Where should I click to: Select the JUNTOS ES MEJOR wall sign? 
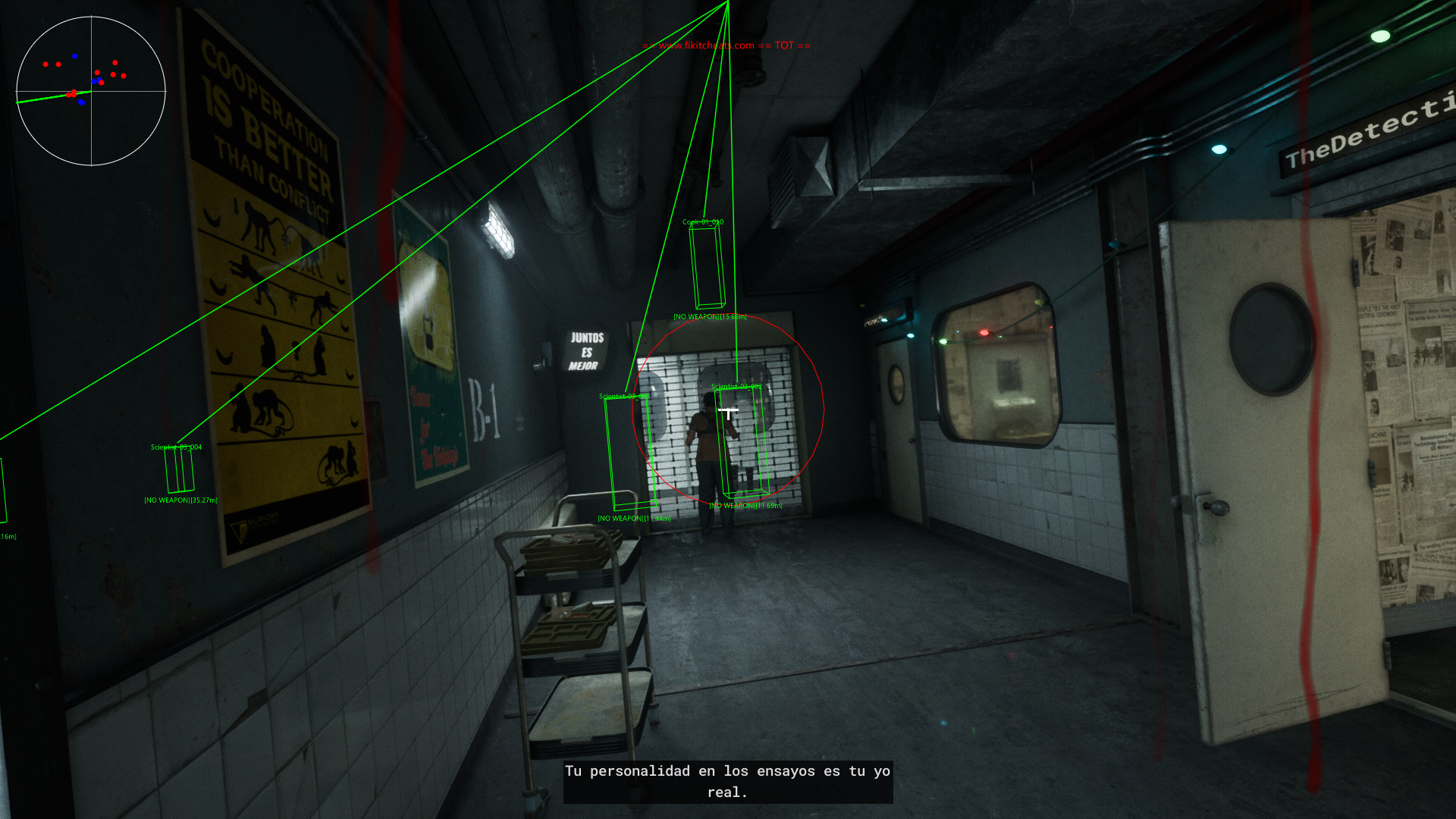click(x=585, y=351)
